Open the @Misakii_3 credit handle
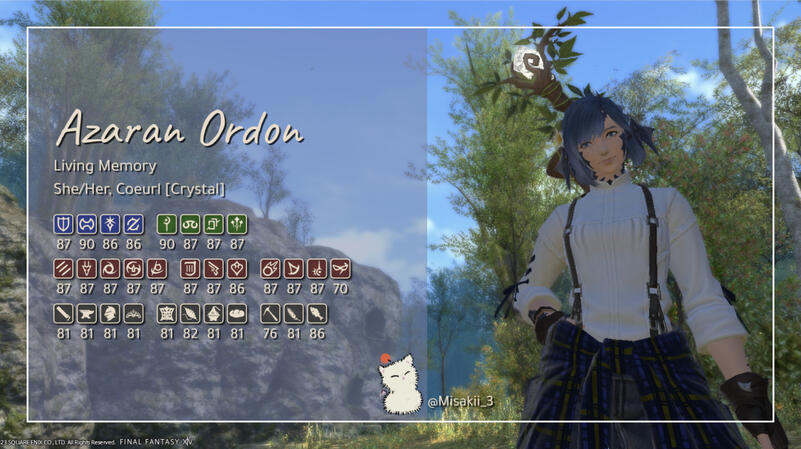801x449 pixels. coord(461,401)
